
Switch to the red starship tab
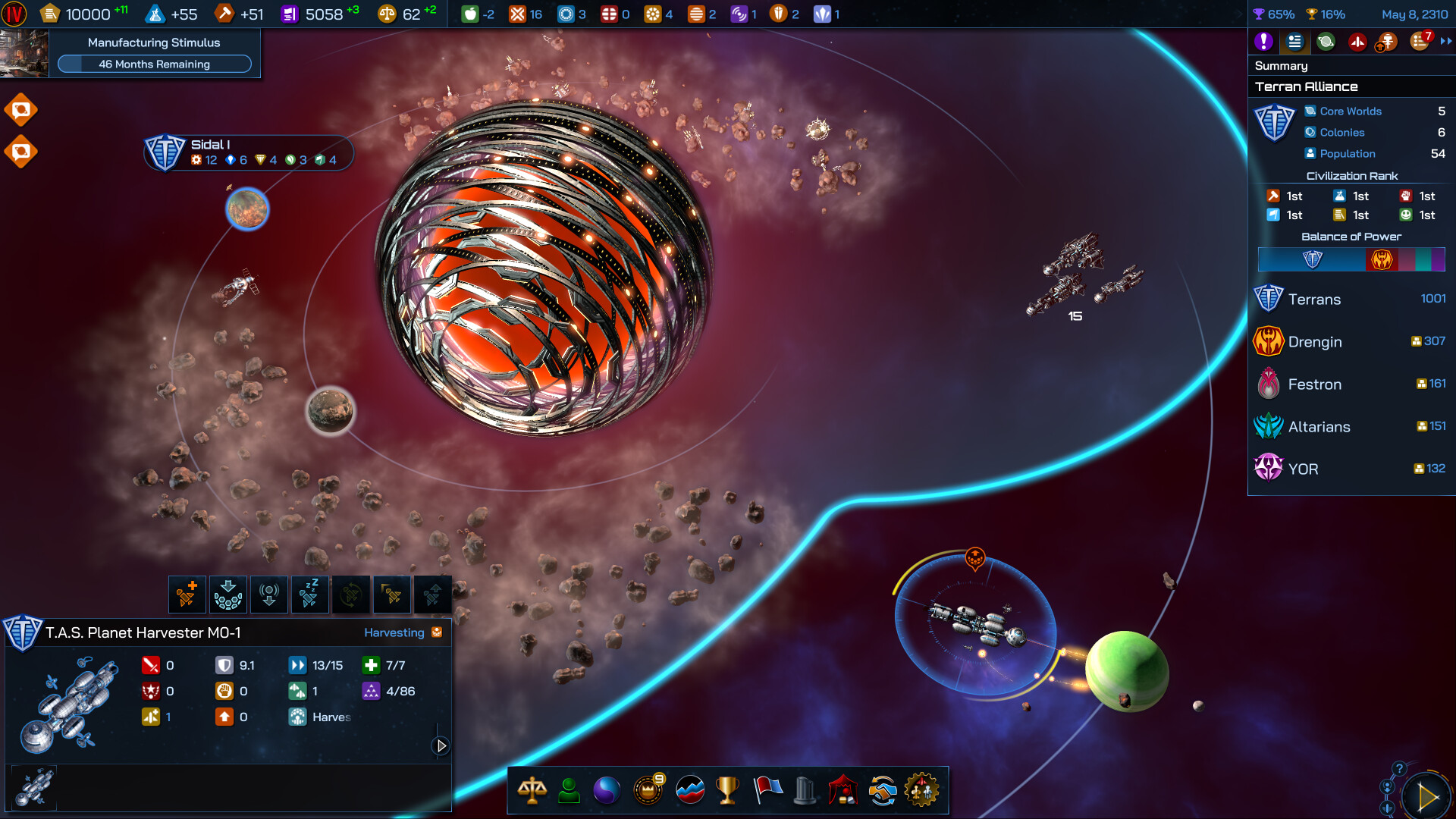(1357, 42)
